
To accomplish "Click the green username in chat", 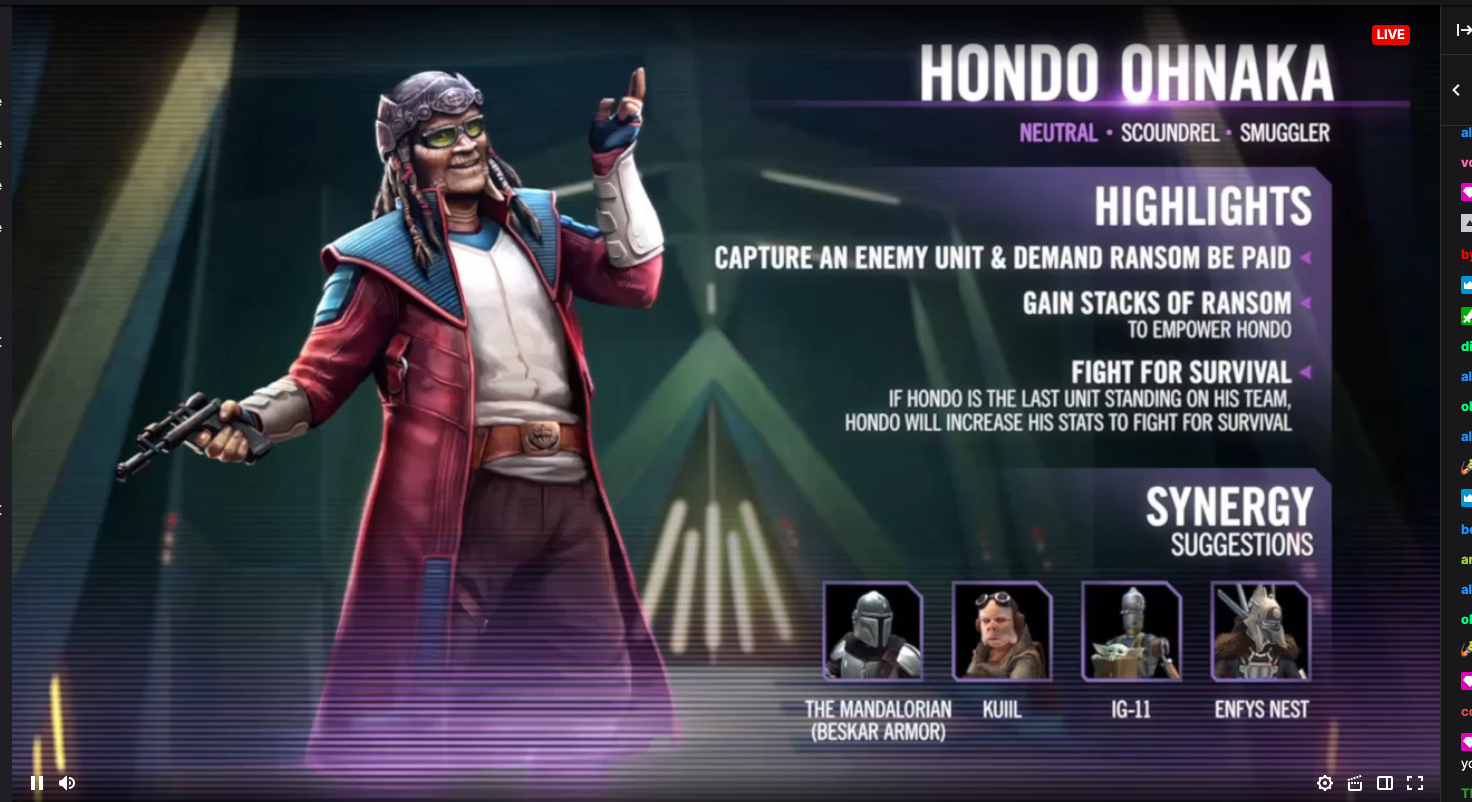I will 1464,345.
